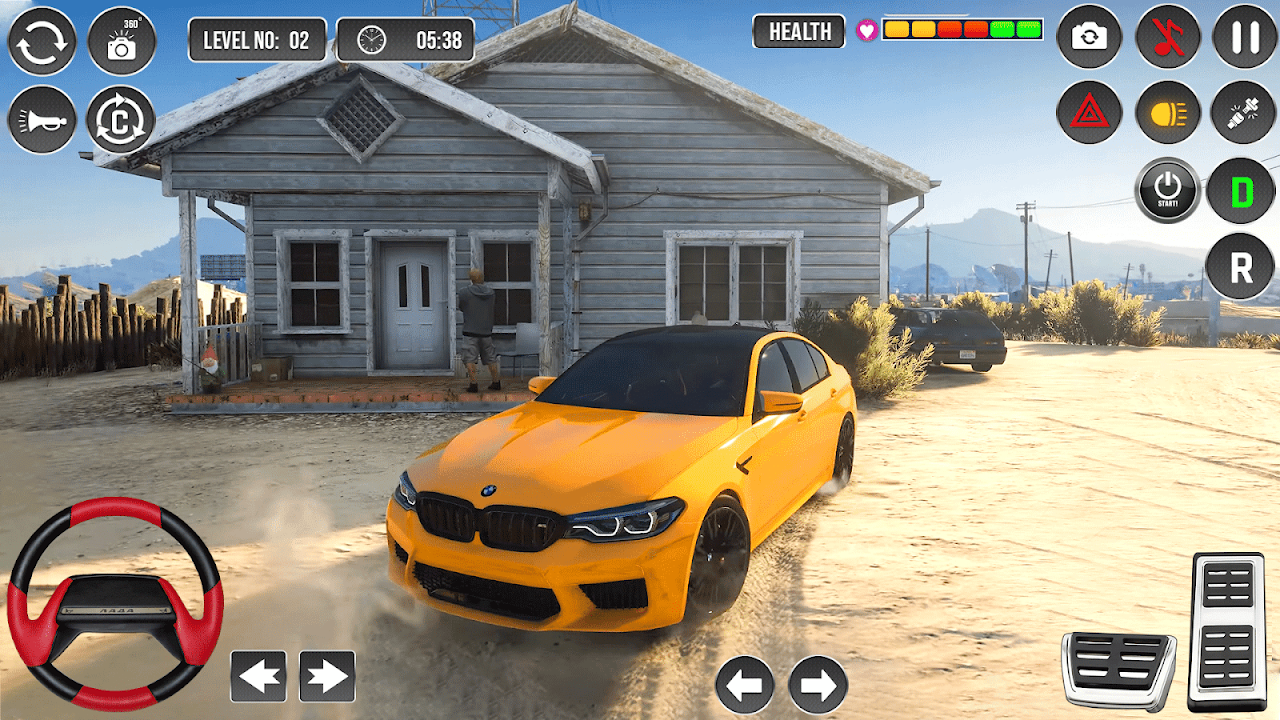This screenshot has width=1280, height=720.
Task: Tap the round right arrow indicator
Action: (818, 685)
